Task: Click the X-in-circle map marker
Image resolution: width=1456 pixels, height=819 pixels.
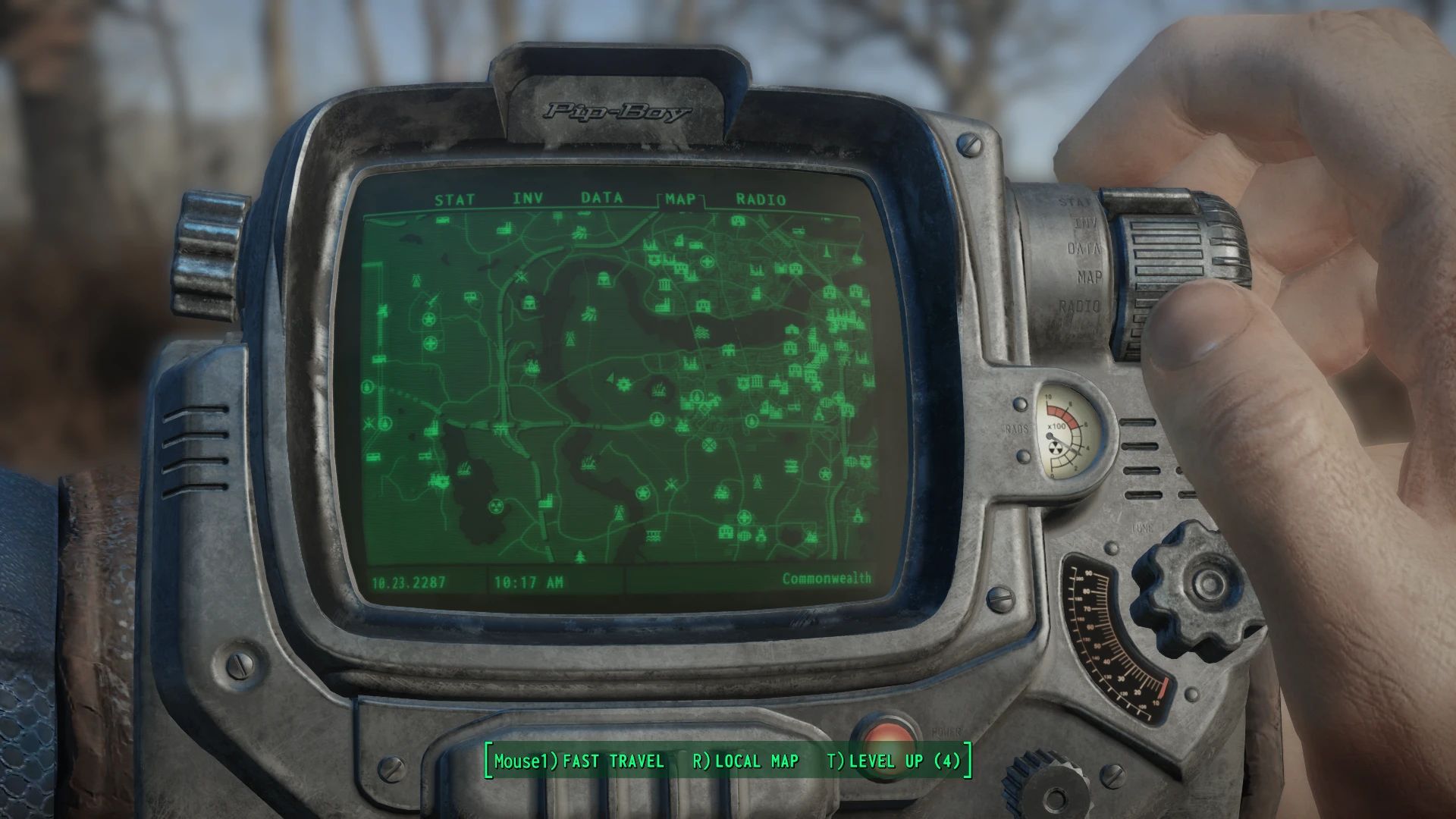Action: click(x=709, y=444)
